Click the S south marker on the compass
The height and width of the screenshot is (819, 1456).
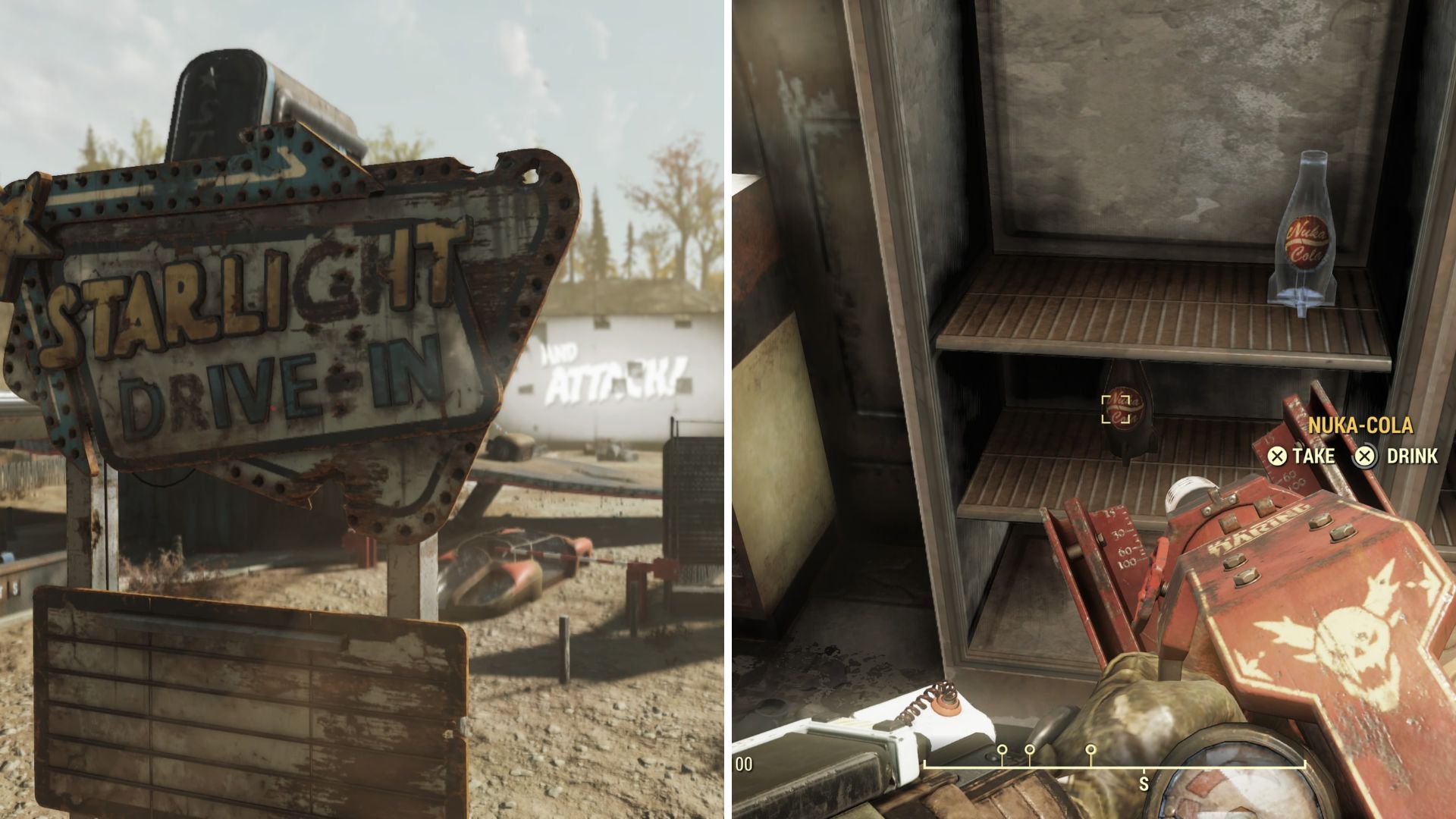[x=1143, y=783]
